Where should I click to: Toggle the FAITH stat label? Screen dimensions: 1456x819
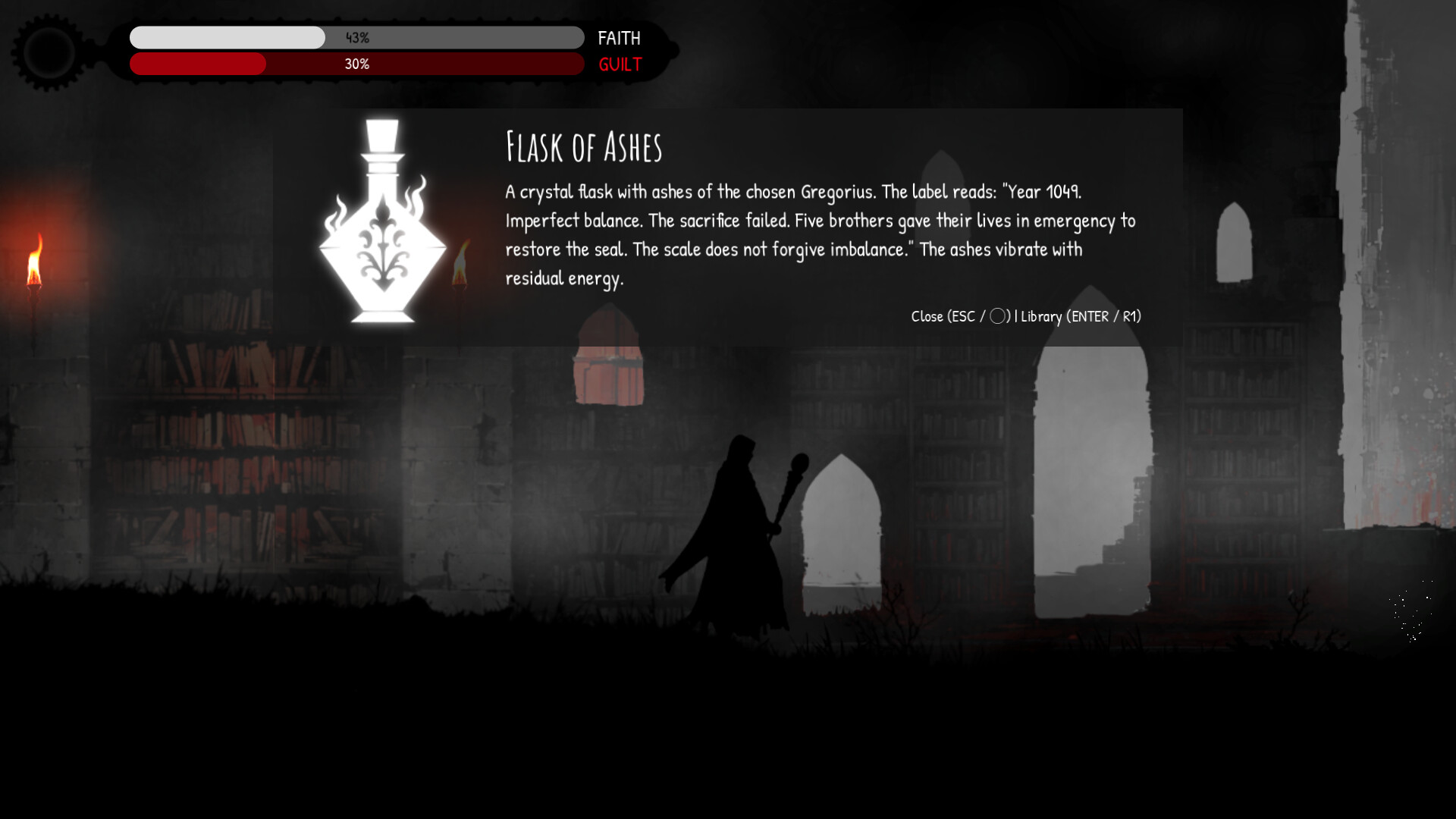[x=620, y=38]
